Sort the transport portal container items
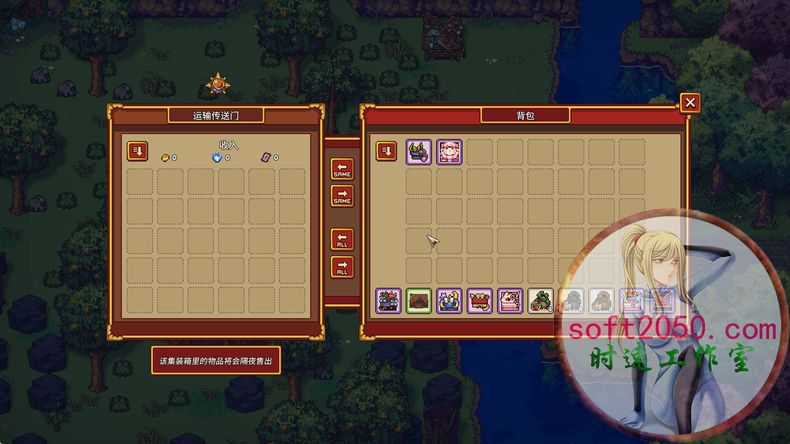790x444 pixels. point(138,151)
